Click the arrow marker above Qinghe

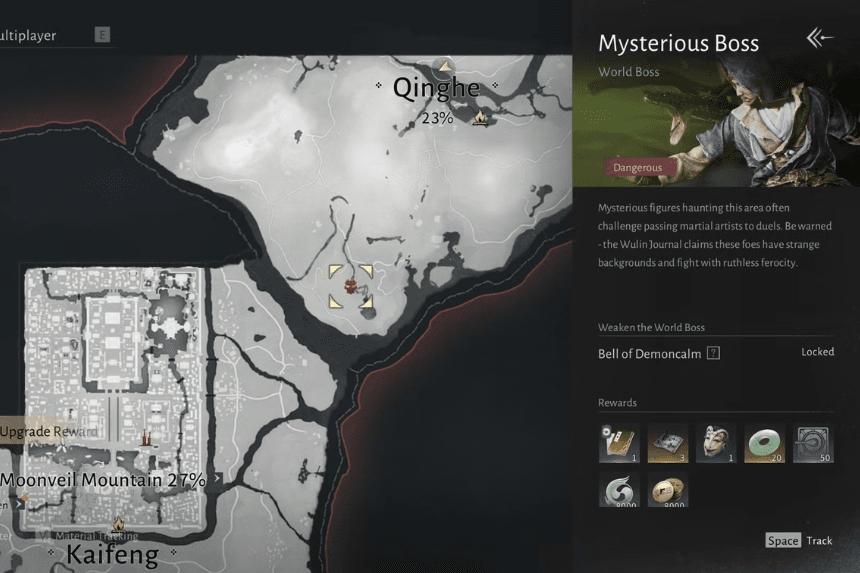444,66
